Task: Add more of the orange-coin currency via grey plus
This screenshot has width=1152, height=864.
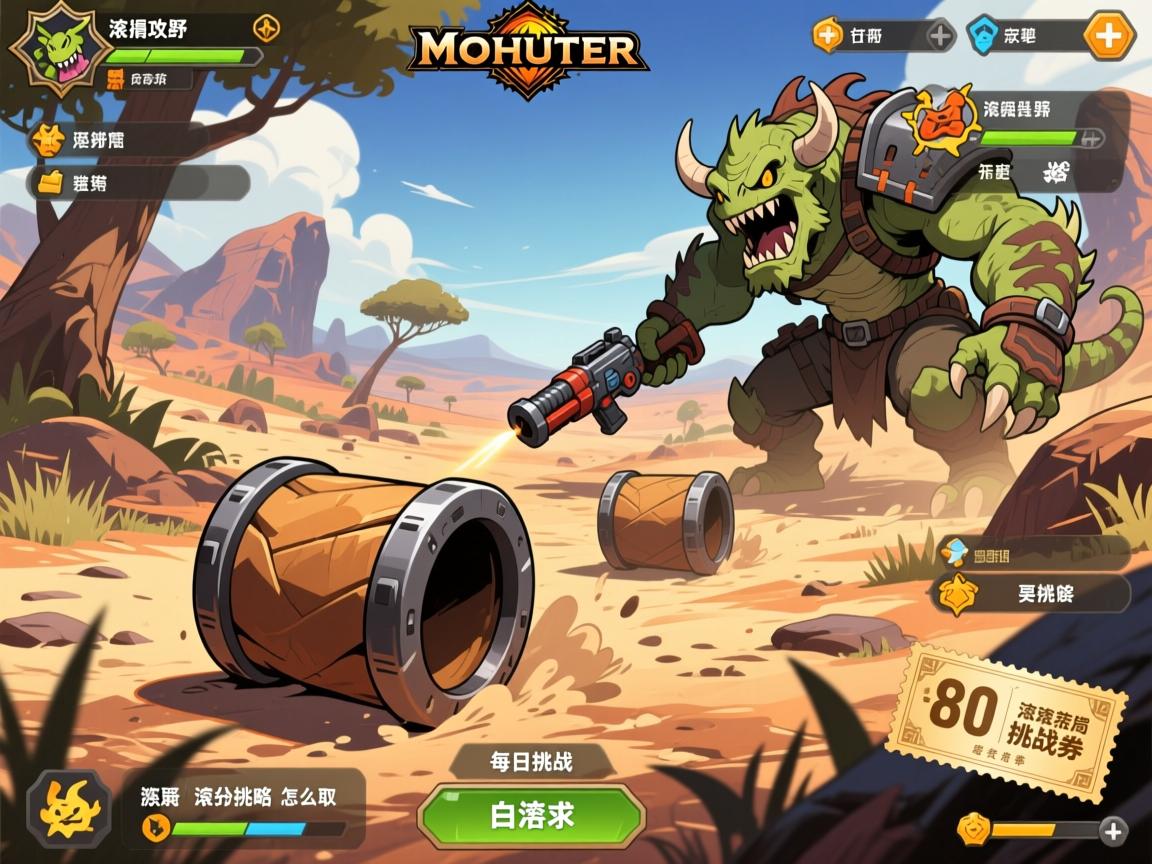Action: (x=941, y=37)
